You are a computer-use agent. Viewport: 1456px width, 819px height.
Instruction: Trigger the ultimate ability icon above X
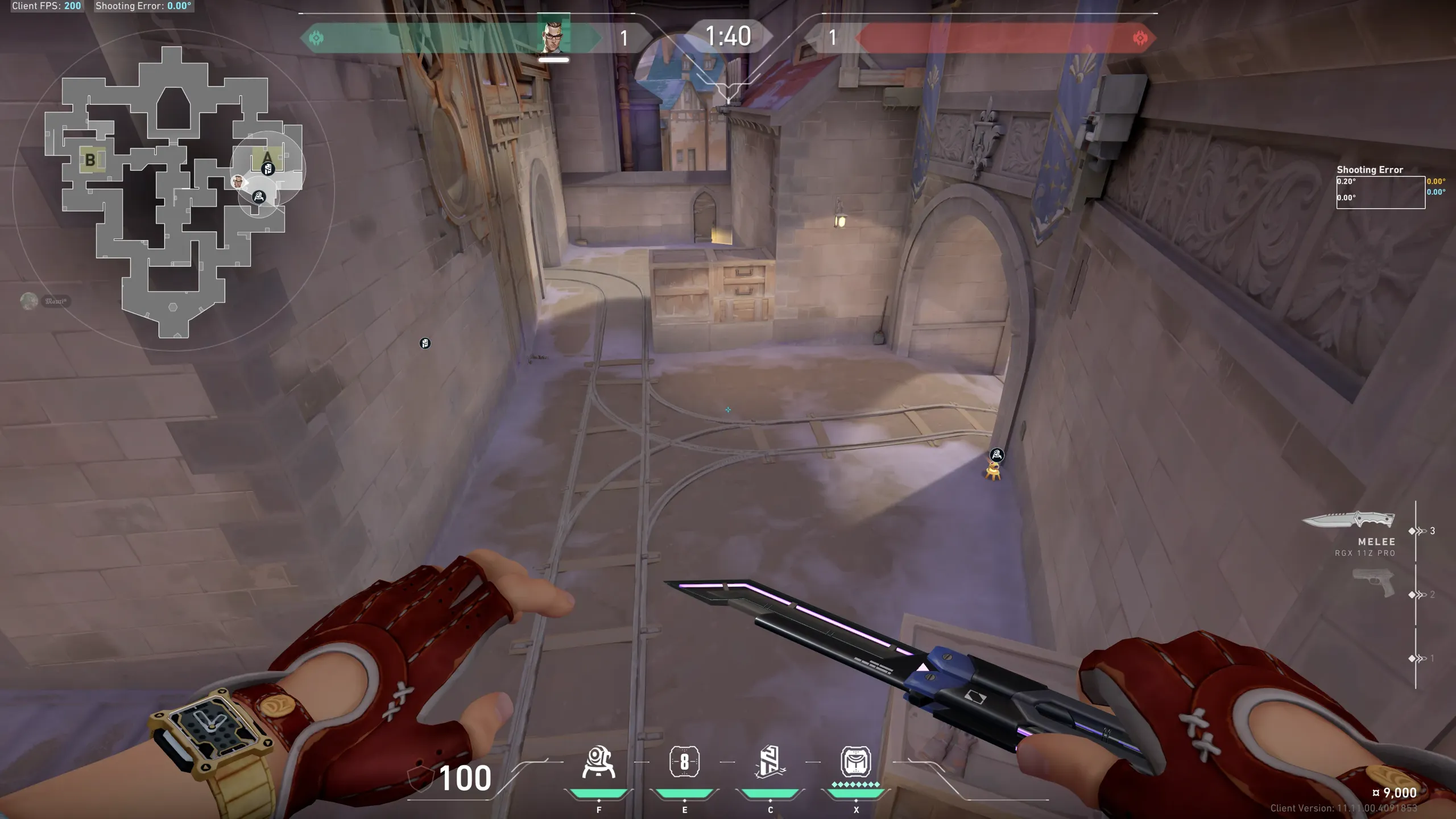(x=855, y=762)
